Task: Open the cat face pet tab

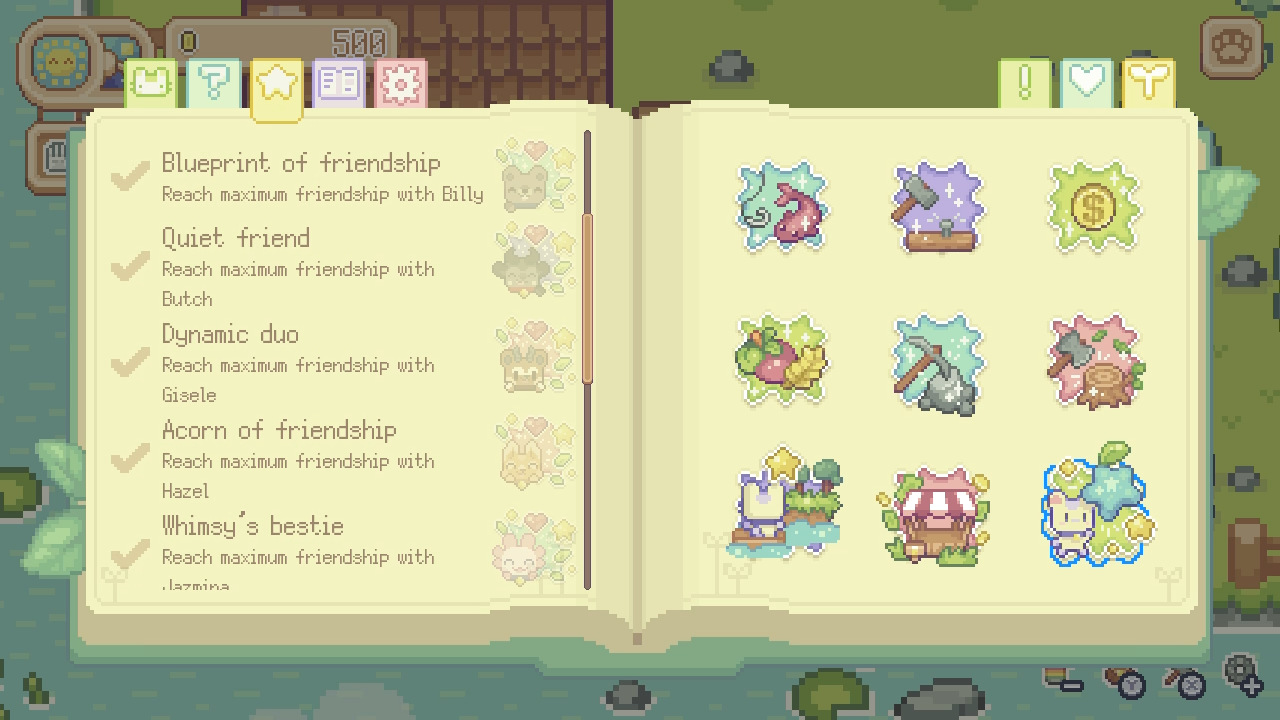Action: point(150,81)
